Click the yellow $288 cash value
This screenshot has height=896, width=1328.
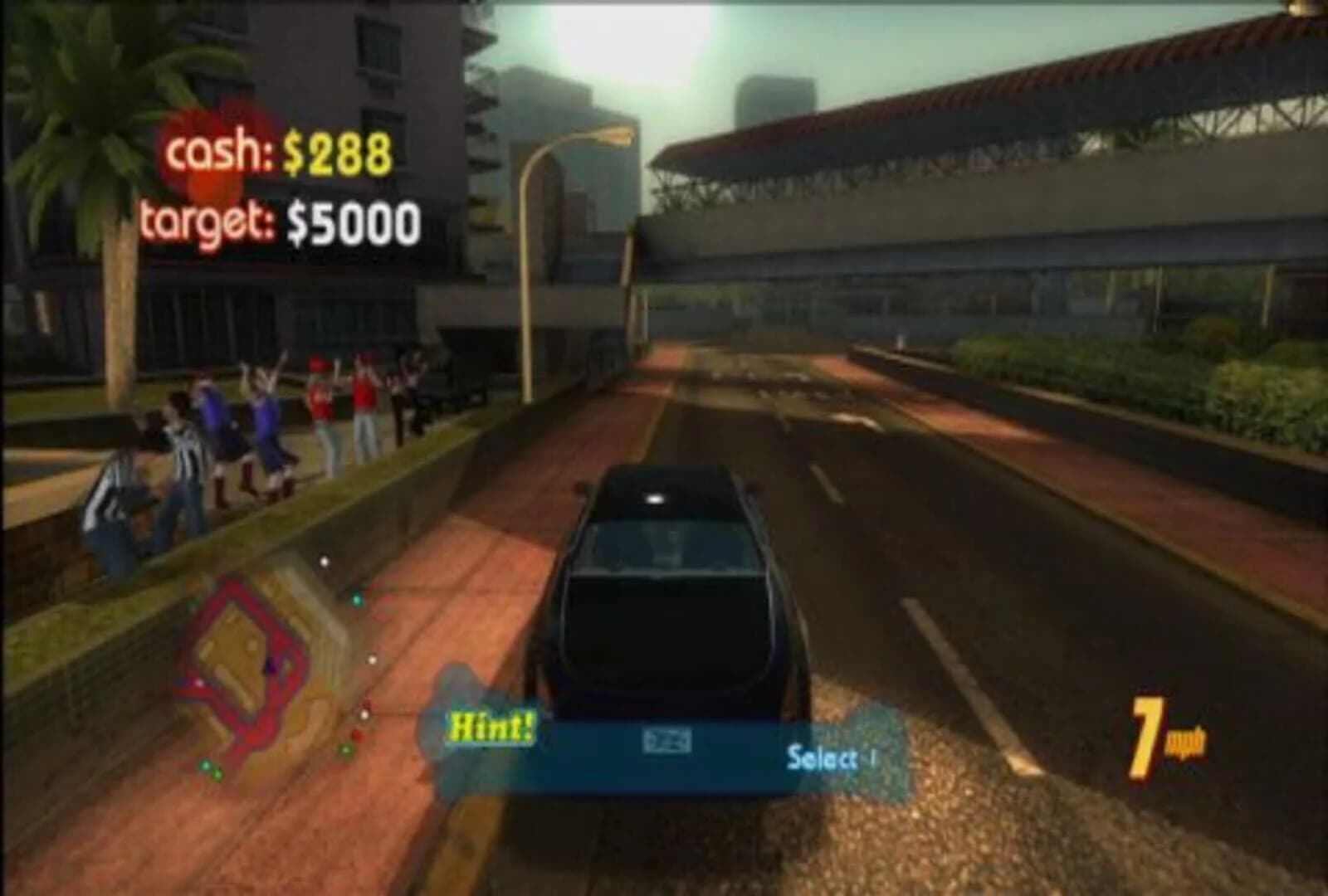pos(340,151)
